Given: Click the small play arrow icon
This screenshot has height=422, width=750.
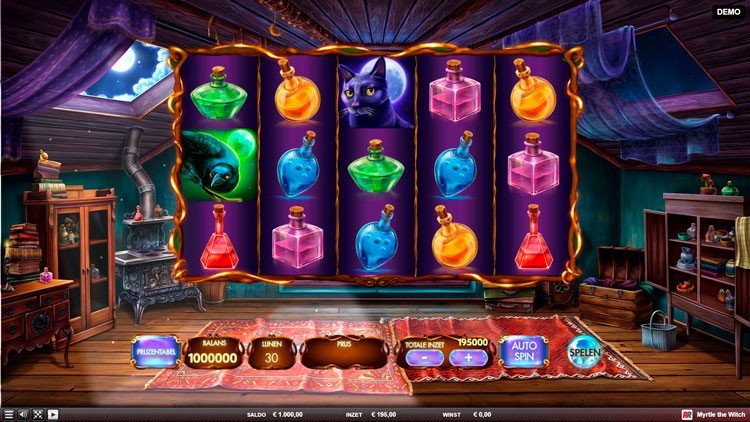Looking at the screenshot, I should [x=53, y=414].
